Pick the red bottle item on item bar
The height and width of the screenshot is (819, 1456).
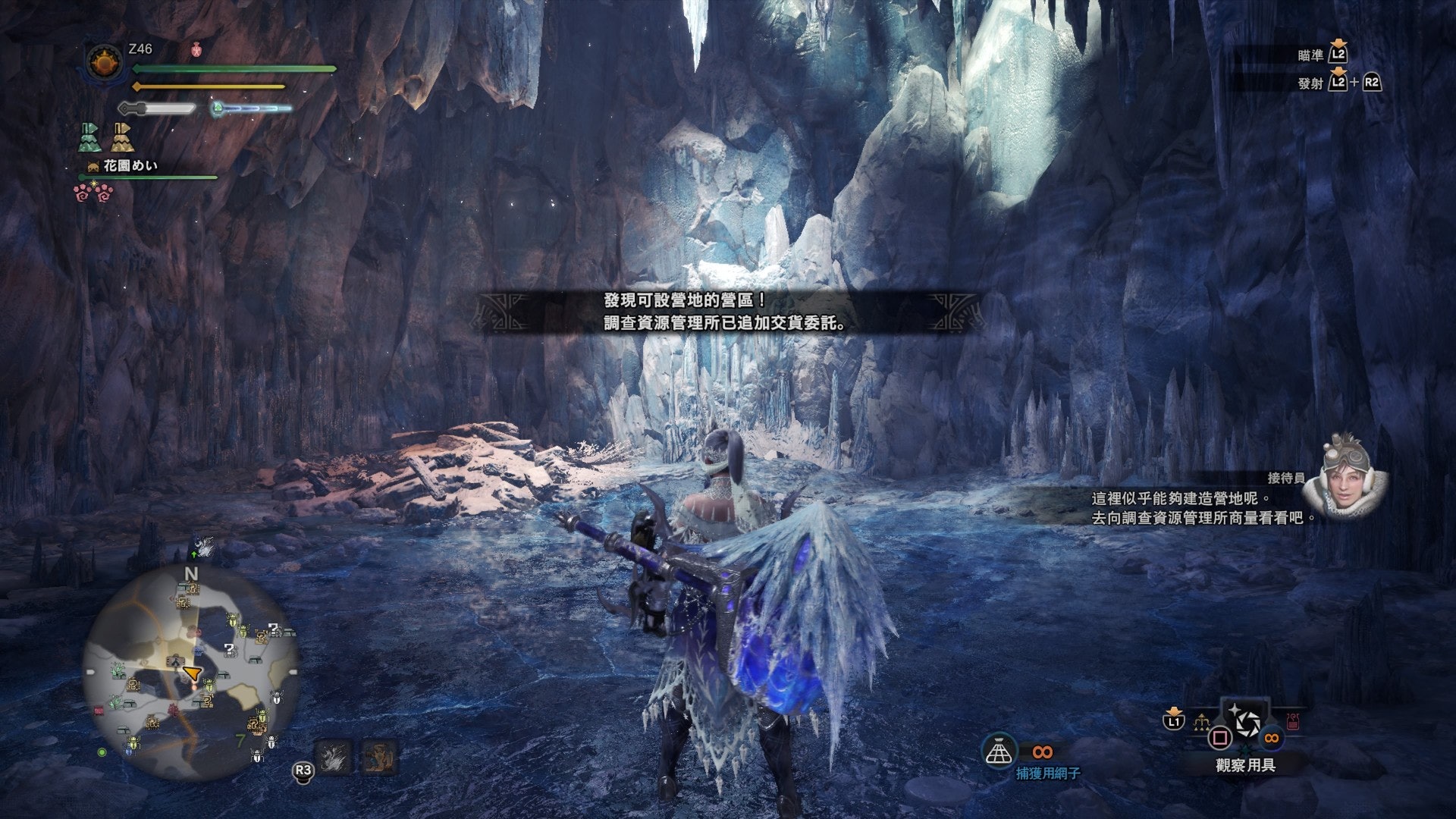1292,721
